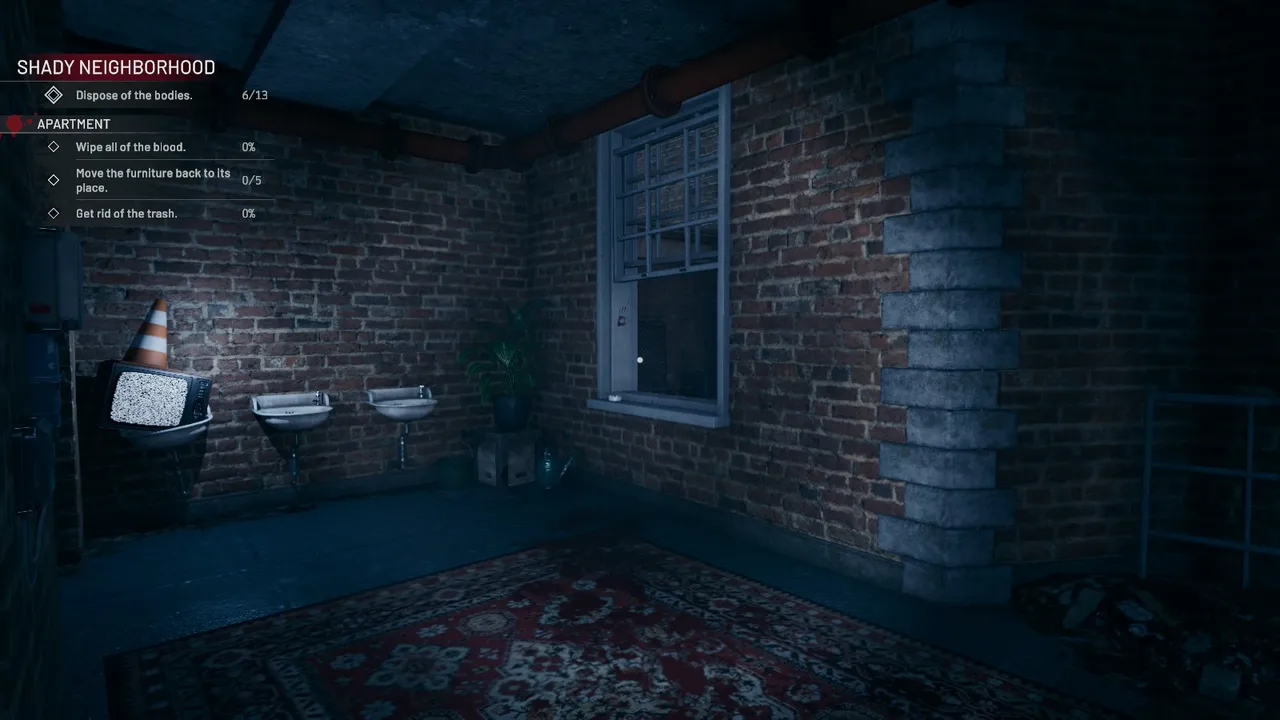Click the diamond icon beside Dispose of the bodies
The width and height of the screenshot is (1280, 720).
pos(54,95)
